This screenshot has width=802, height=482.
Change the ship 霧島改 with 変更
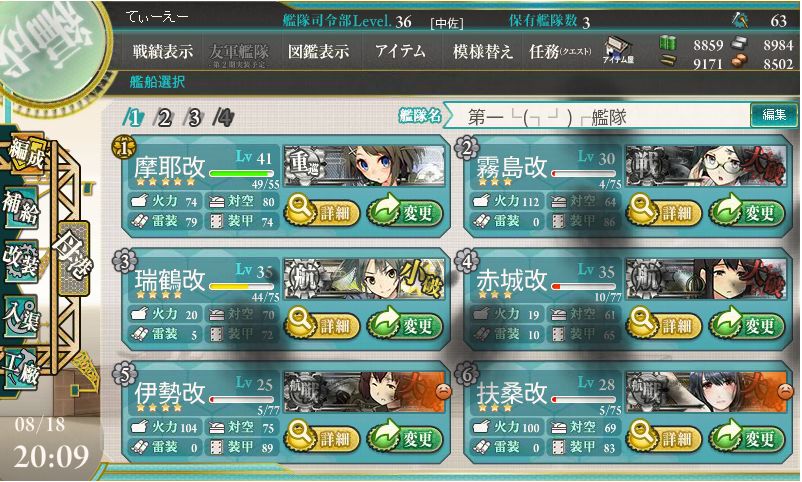coord(746,211)
